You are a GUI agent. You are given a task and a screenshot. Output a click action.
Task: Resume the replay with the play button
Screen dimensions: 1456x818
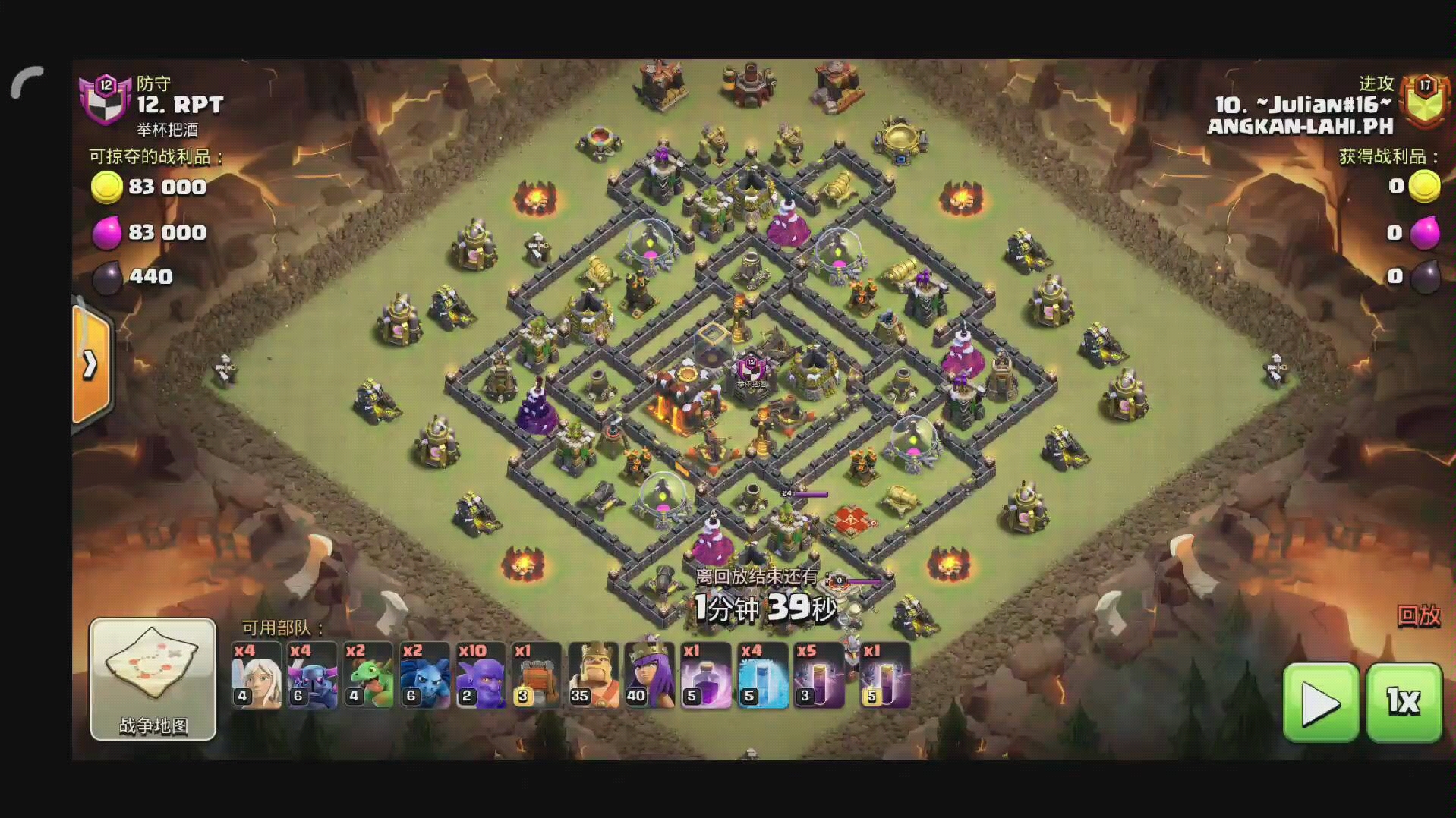pyautogui.click(x=1320, y=702)
